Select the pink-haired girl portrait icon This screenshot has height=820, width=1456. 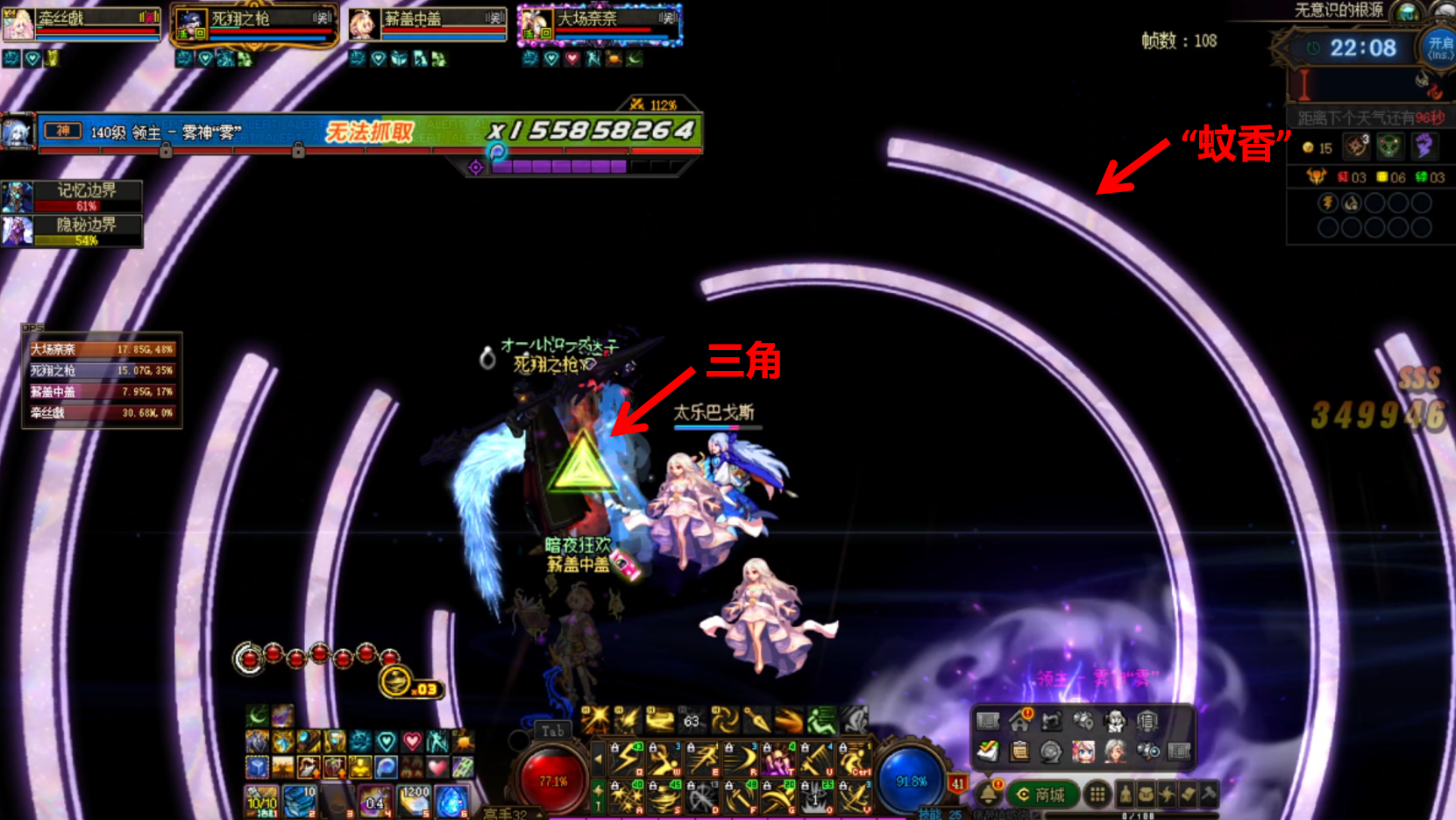(1083, 752)
